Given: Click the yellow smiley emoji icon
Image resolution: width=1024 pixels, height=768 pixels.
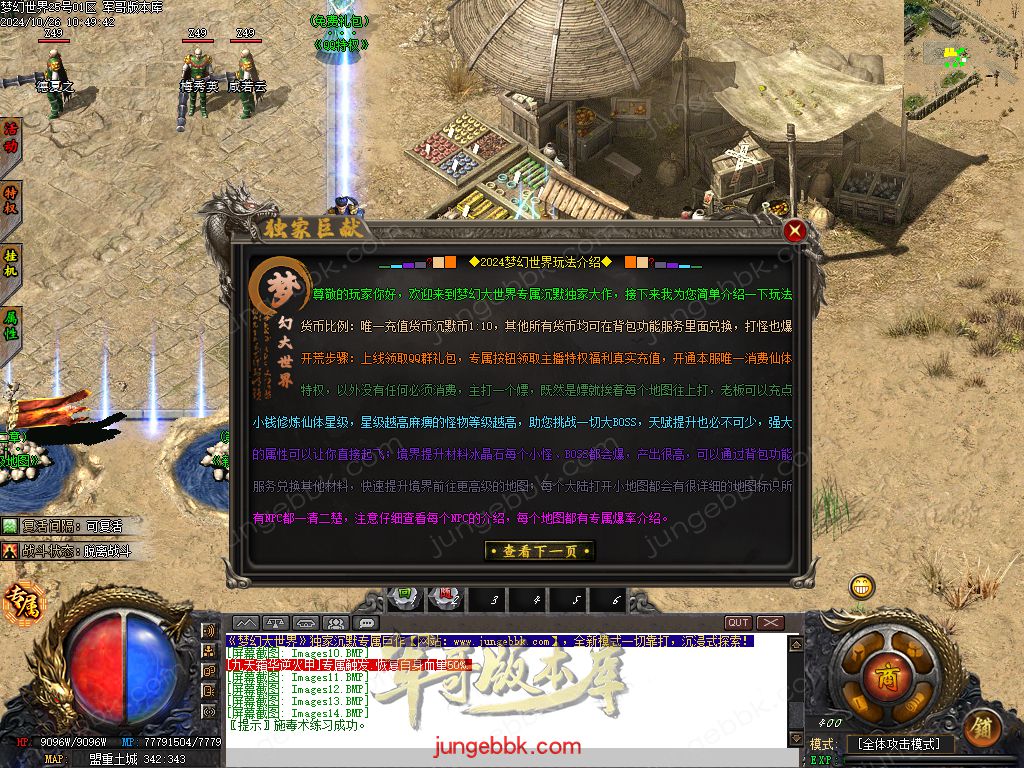Looking at the screenshot, I should tap(861, 586).
